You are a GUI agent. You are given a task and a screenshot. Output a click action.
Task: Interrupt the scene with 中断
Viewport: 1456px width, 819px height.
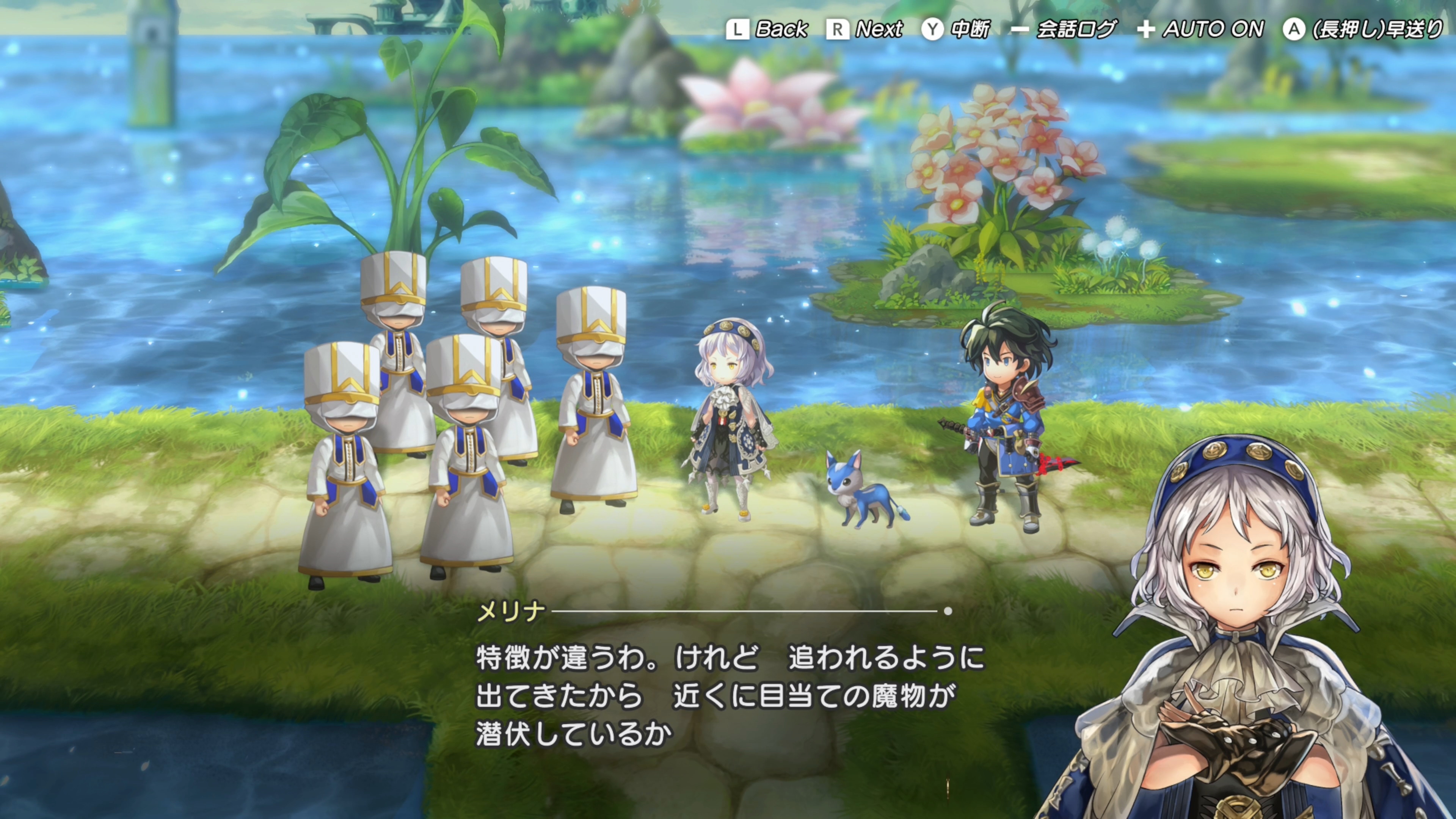tap(956, 30)
